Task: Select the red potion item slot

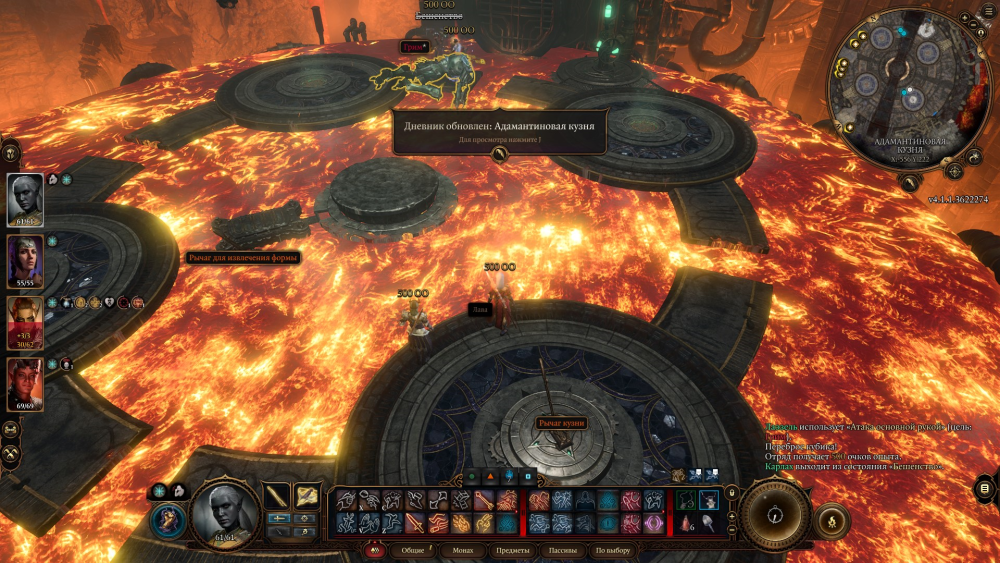Action: [684, 523]
